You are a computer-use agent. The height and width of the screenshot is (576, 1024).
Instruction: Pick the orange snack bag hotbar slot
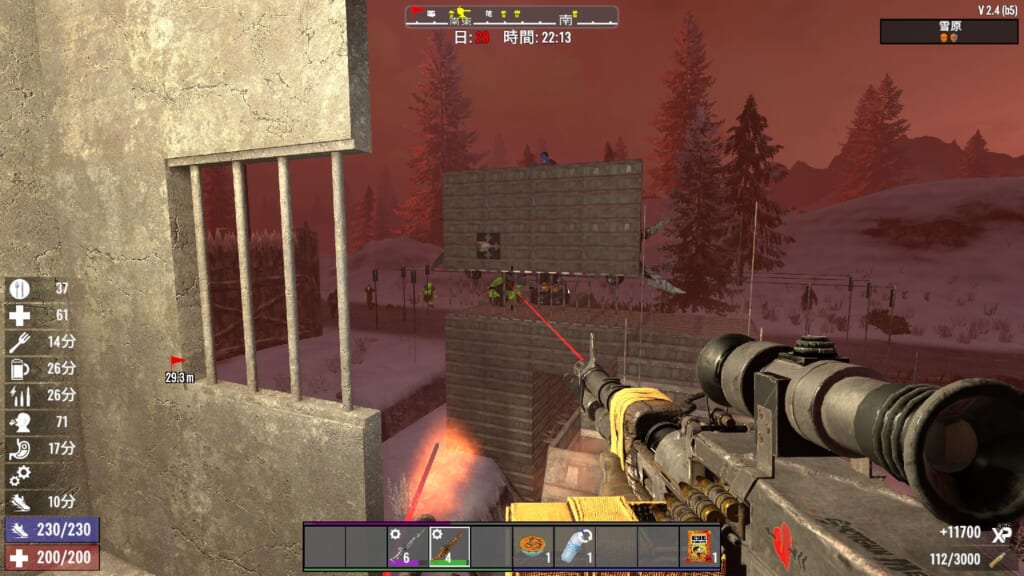700,547
